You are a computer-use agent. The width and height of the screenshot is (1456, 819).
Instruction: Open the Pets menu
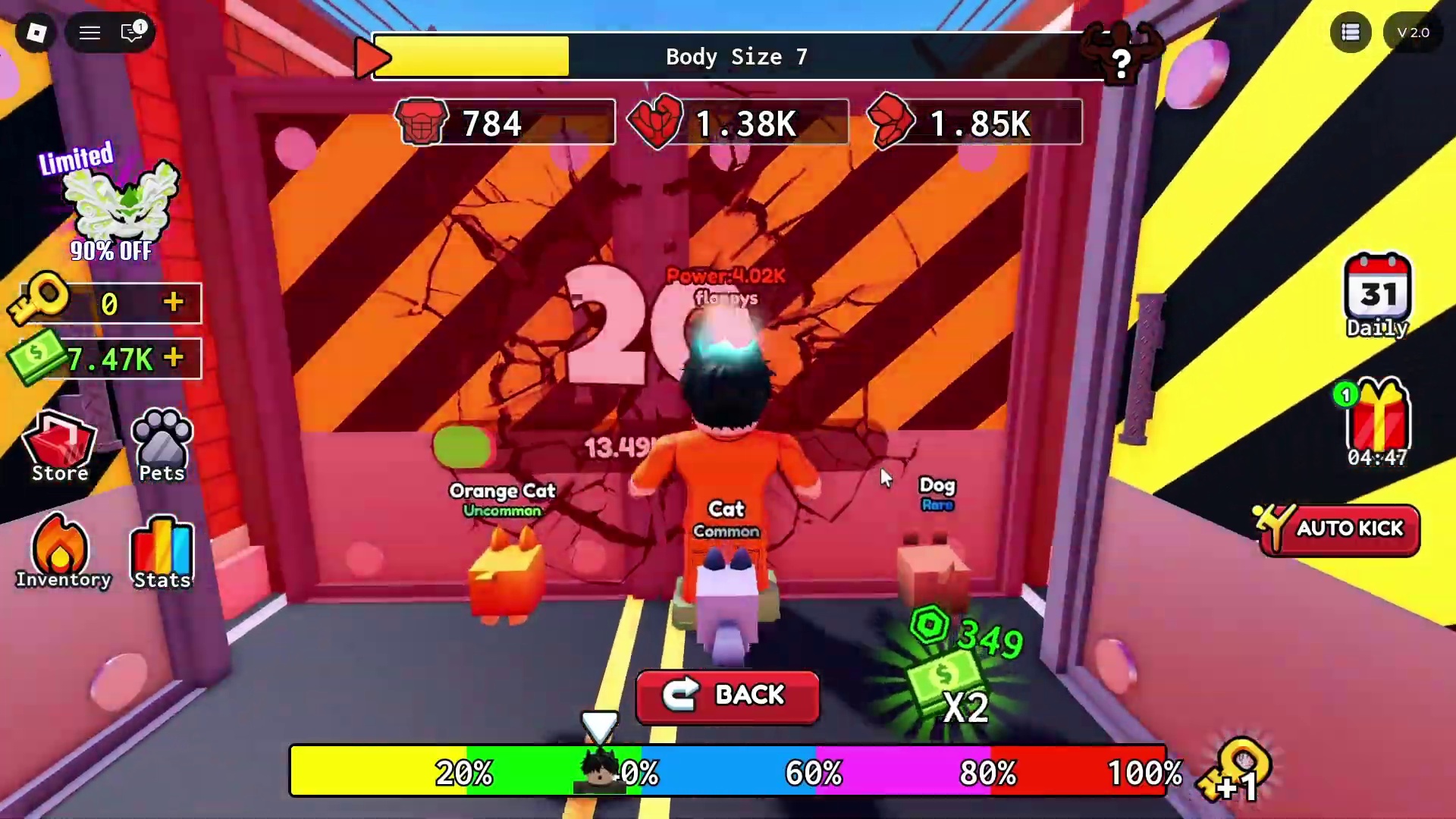click(162, 447)
